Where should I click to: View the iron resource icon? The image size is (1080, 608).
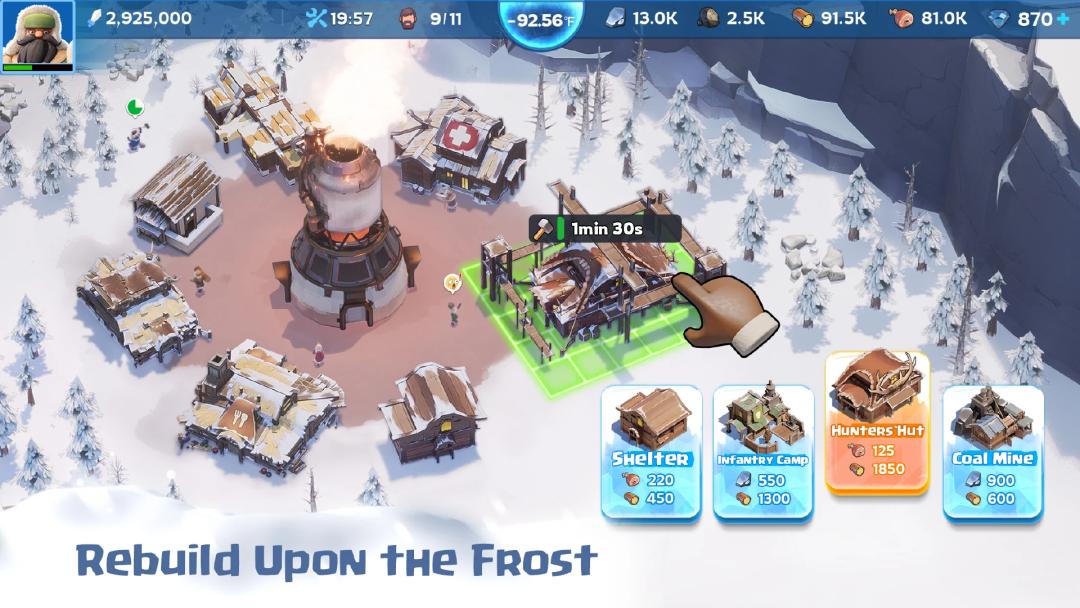coord(616,18)
